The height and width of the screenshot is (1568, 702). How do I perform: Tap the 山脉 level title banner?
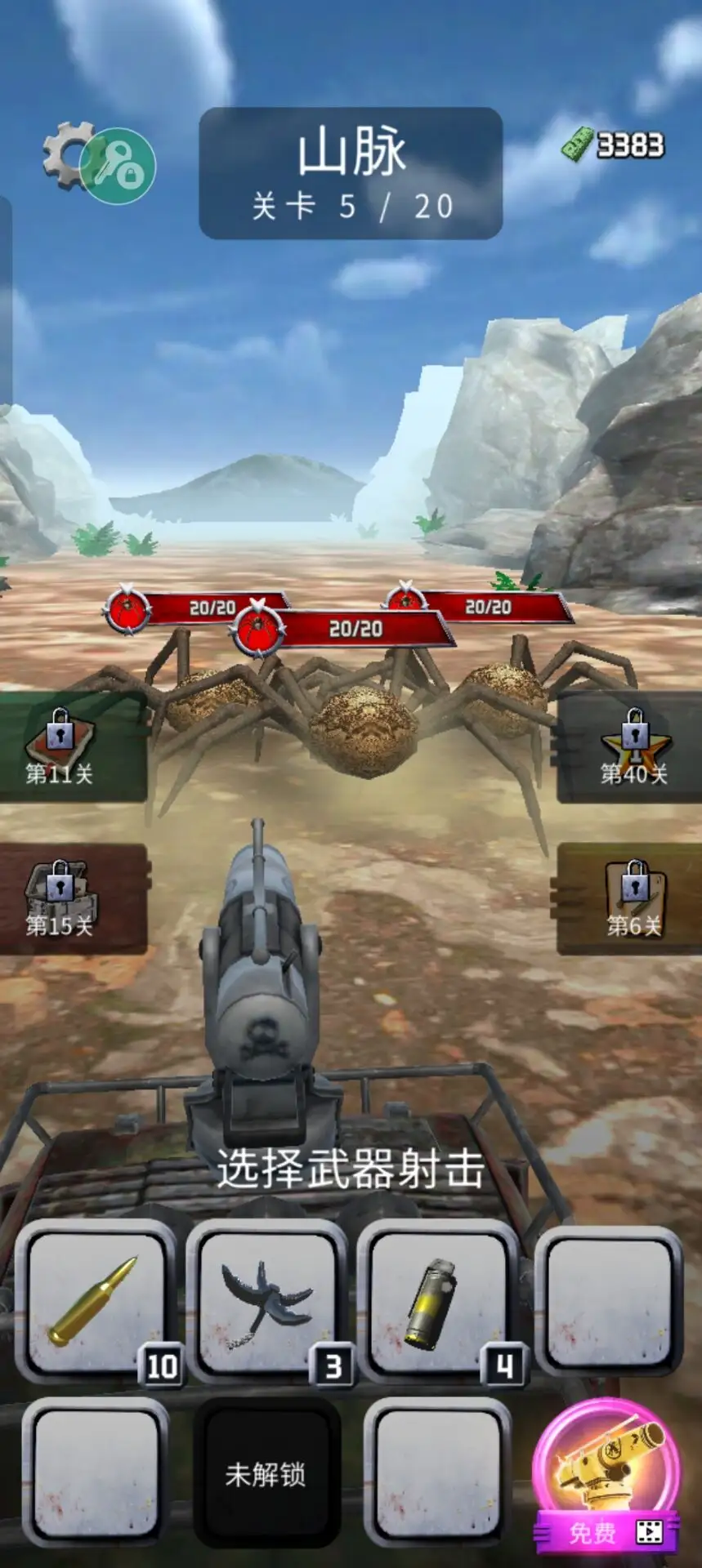351,173
